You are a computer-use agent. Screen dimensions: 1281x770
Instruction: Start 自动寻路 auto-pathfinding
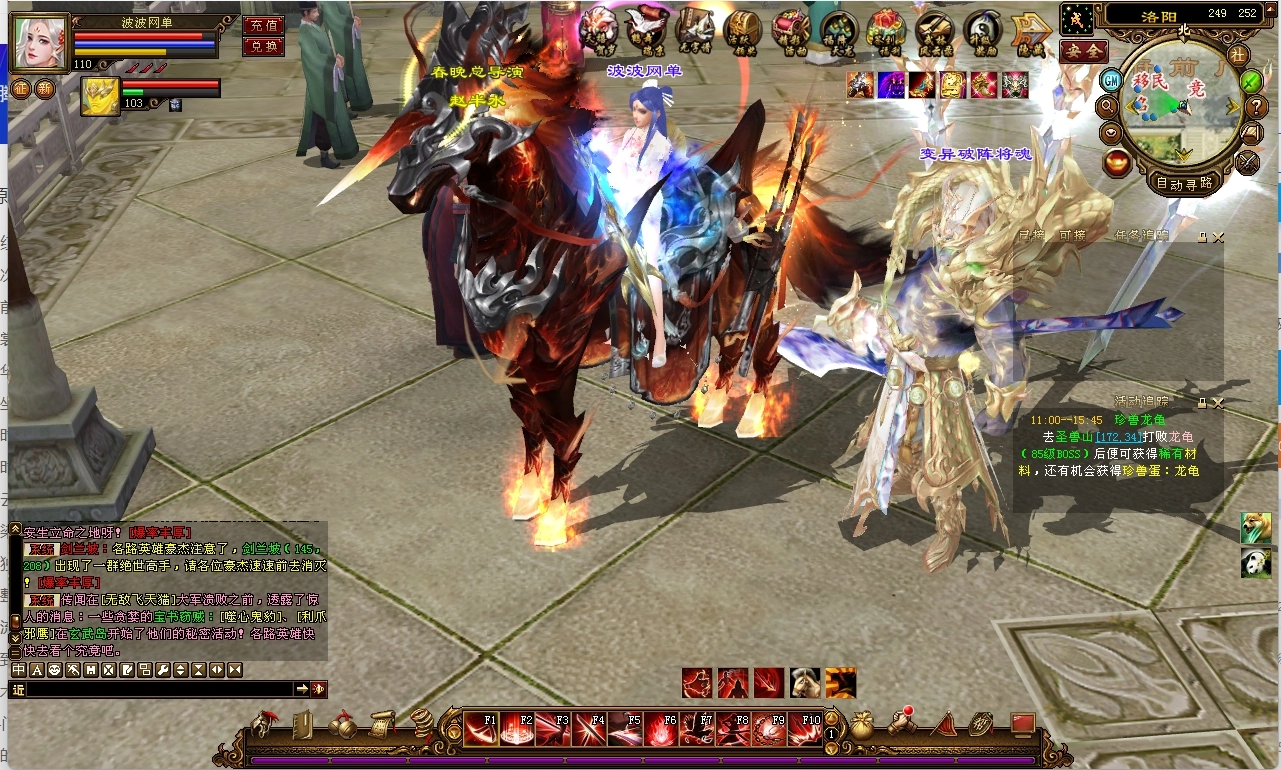pos(1183,183)
